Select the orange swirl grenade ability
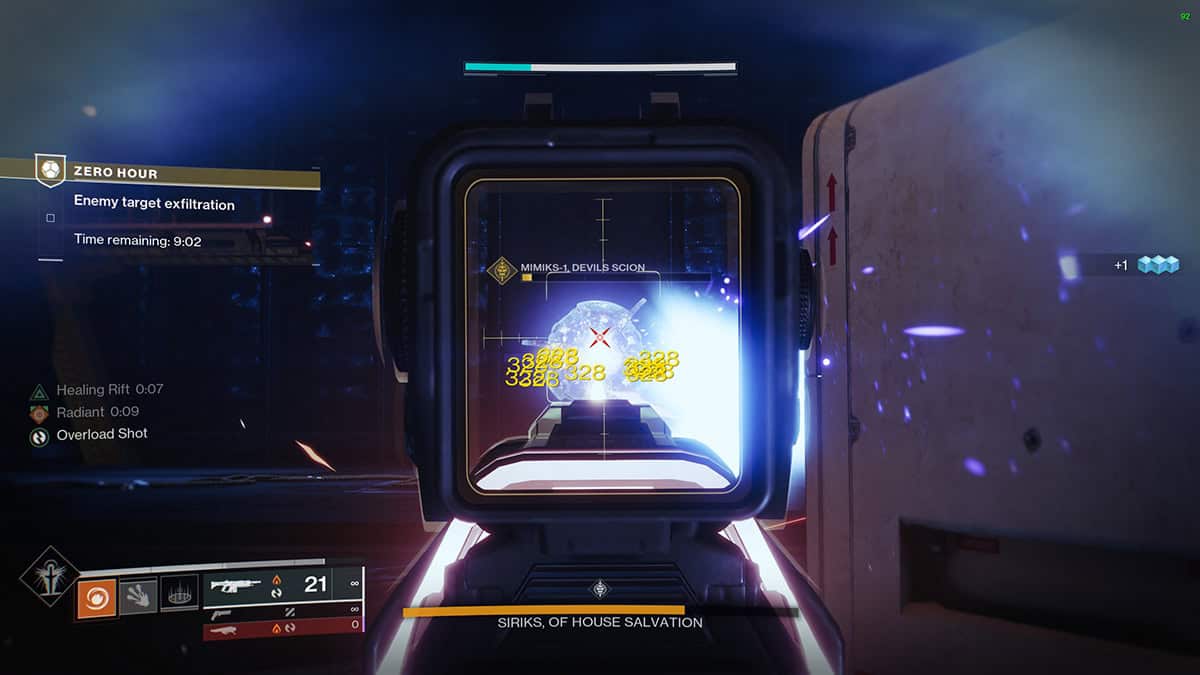This screenshot has height=675, width=1200. [x=97, y=599]
